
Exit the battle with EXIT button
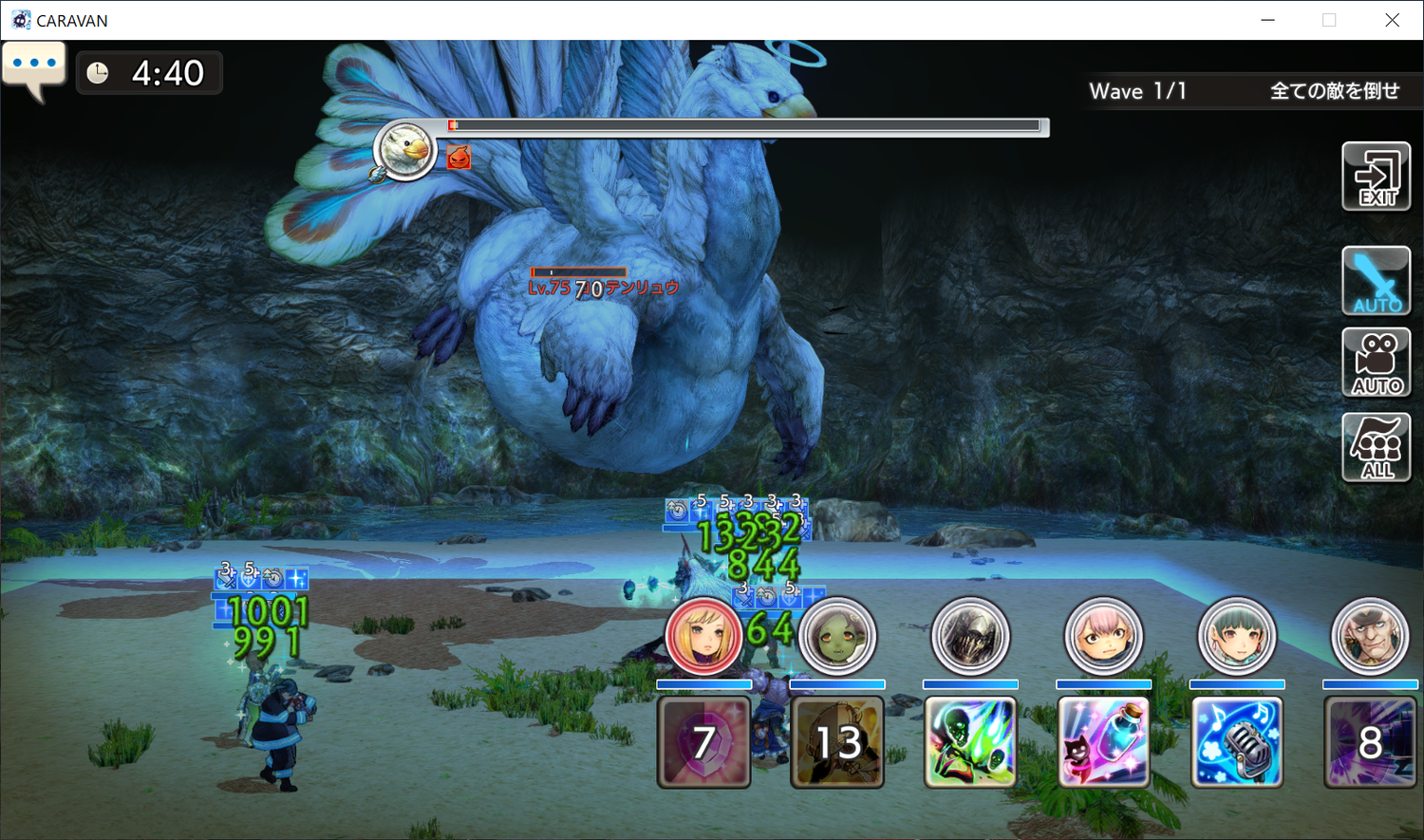click(x=1376, y=177)
